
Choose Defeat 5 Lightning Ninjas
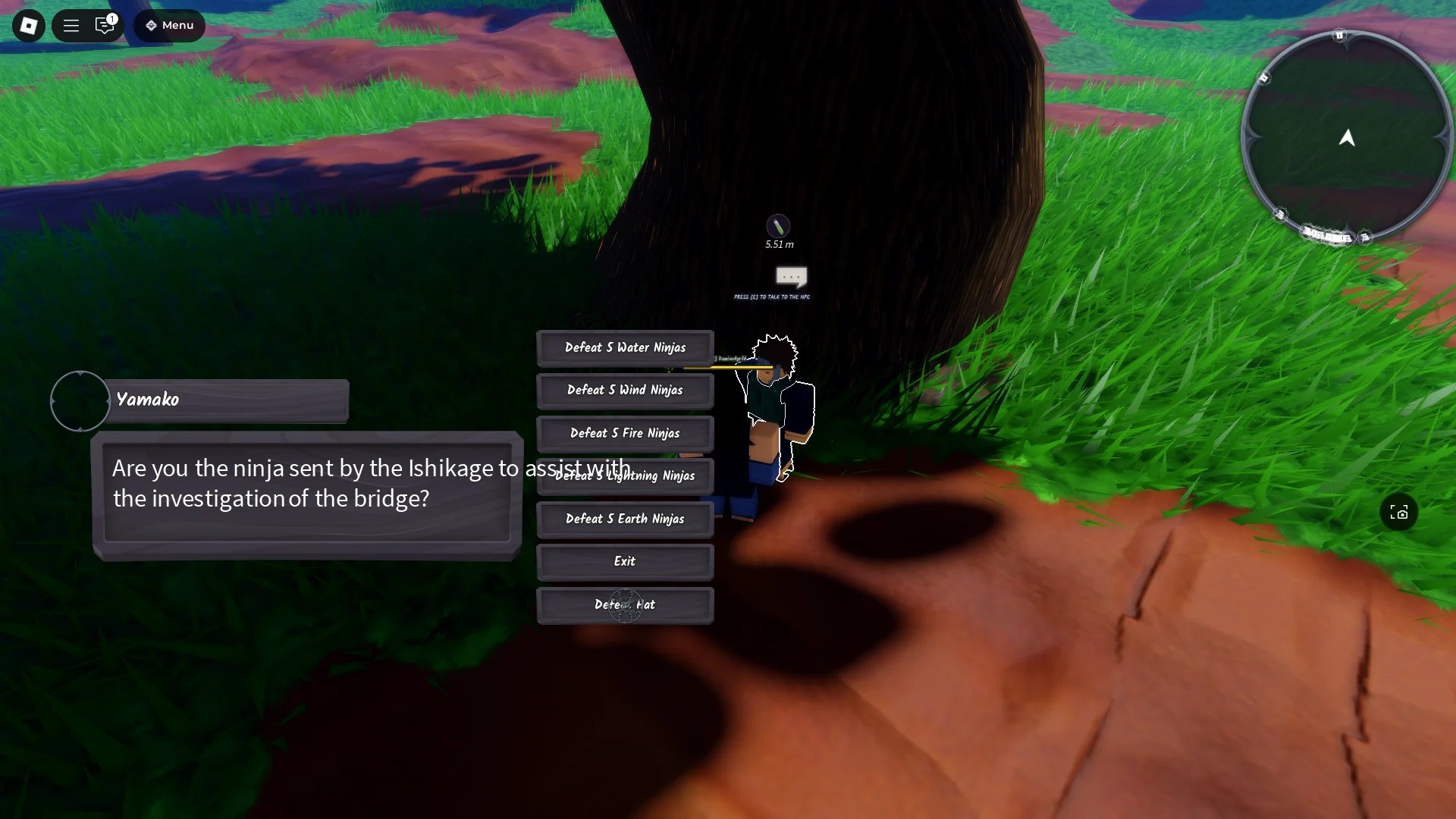[625, 475]
